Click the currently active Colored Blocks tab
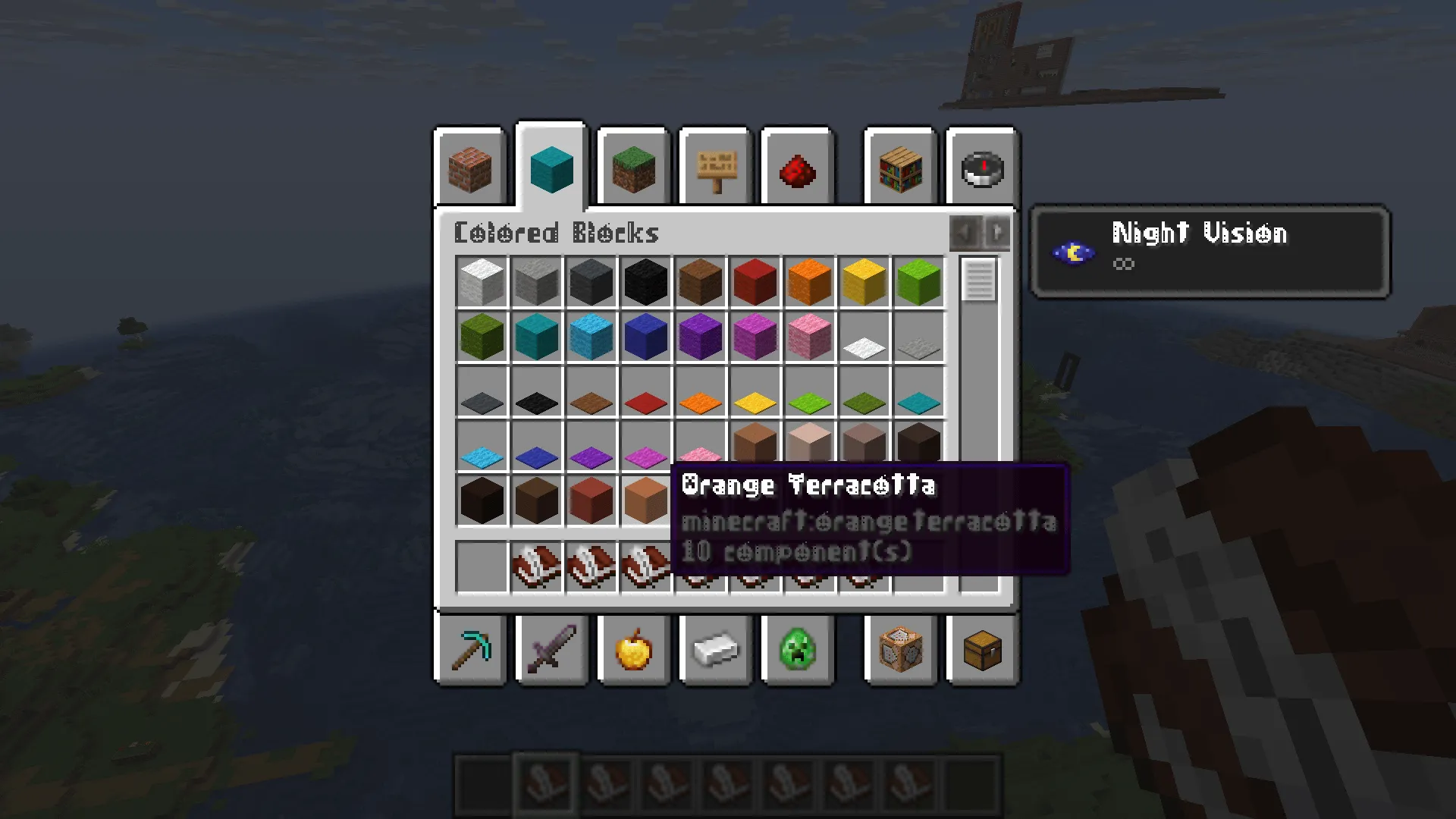The height and width of the screenshot is (819, 1456). click(x=551, y=168)
